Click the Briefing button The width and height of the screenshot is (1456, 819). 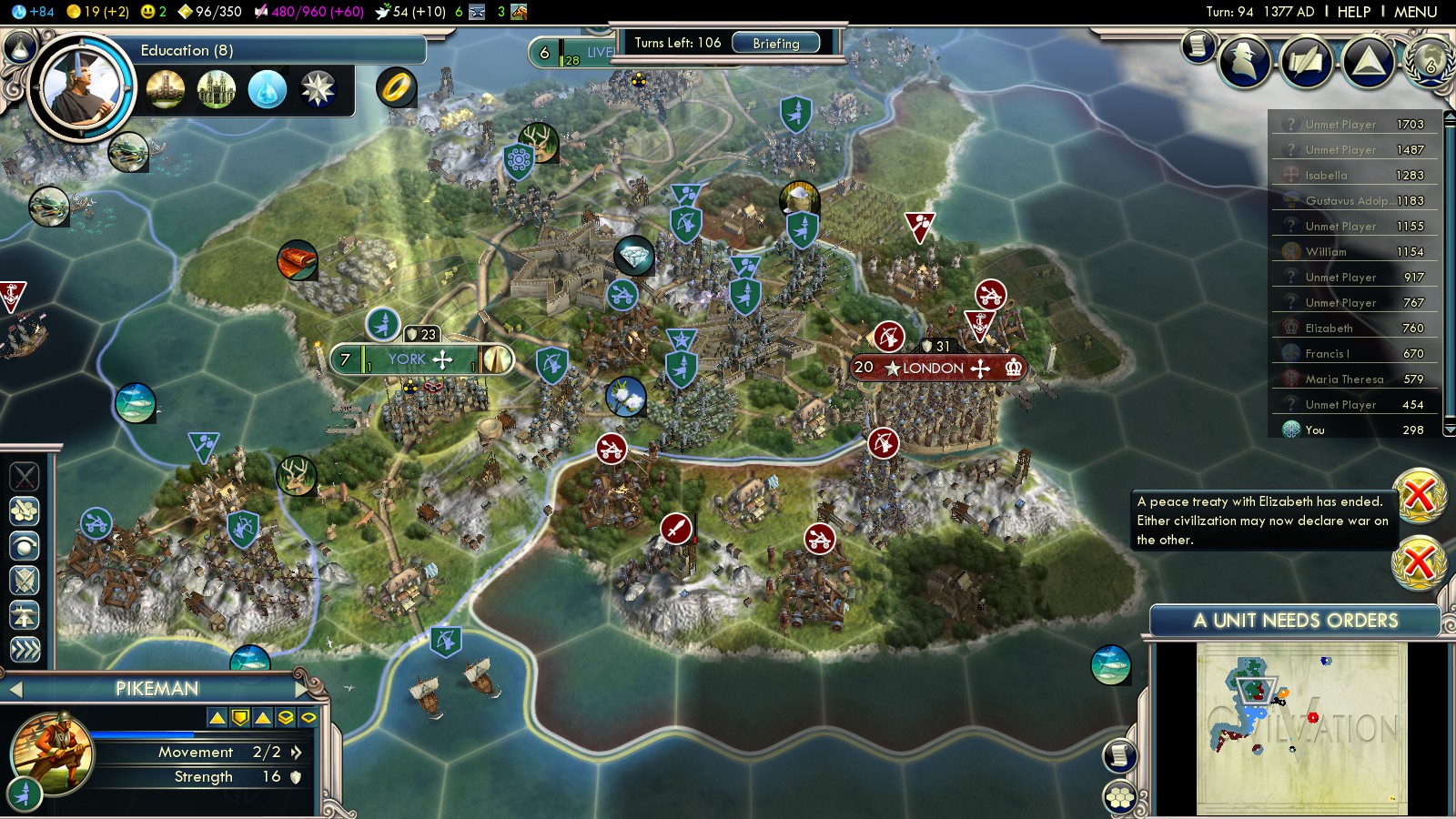point(775,43)
